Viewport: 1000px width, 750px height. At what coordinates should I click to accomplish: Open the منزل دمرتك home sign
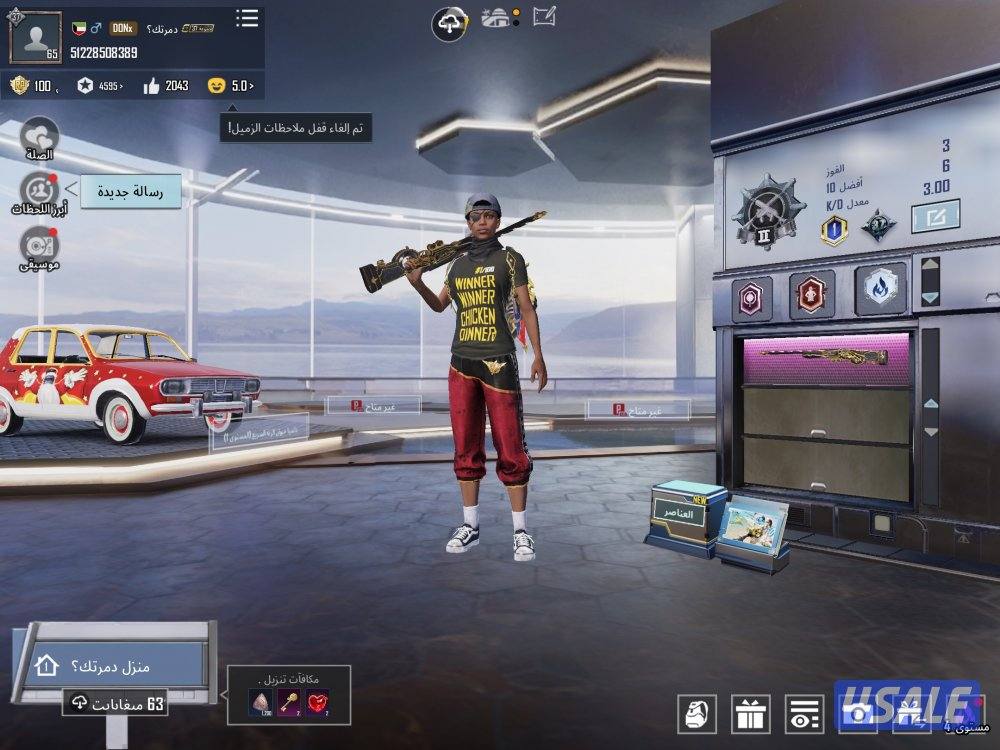[112, 665]
